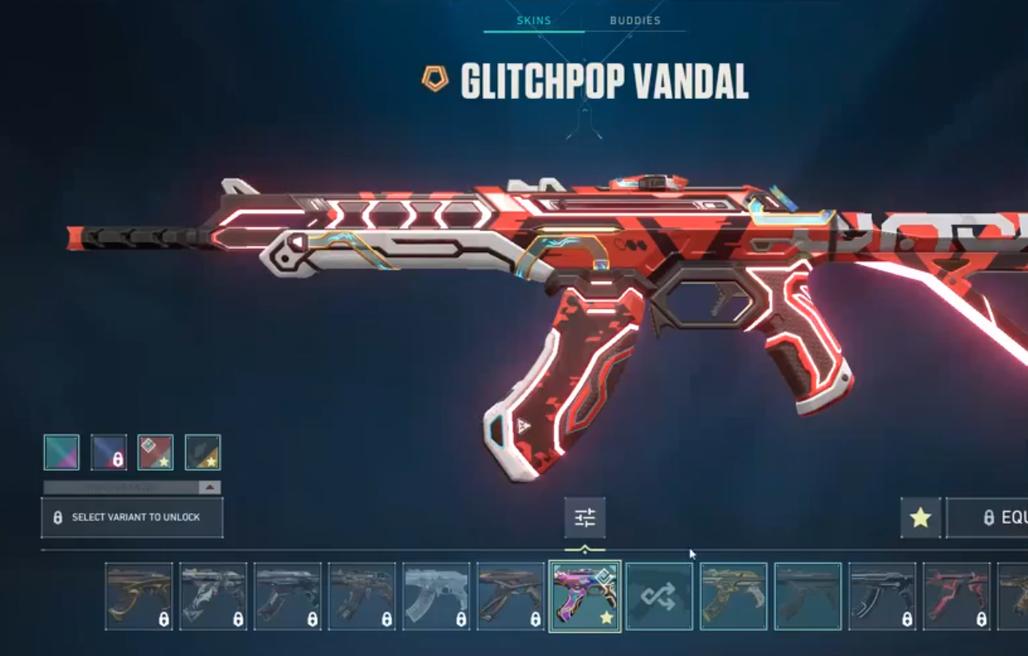Pick the locked translucent white Vandal skin
The width and height of the screenshot is (1028, 656).
(436, 596)
